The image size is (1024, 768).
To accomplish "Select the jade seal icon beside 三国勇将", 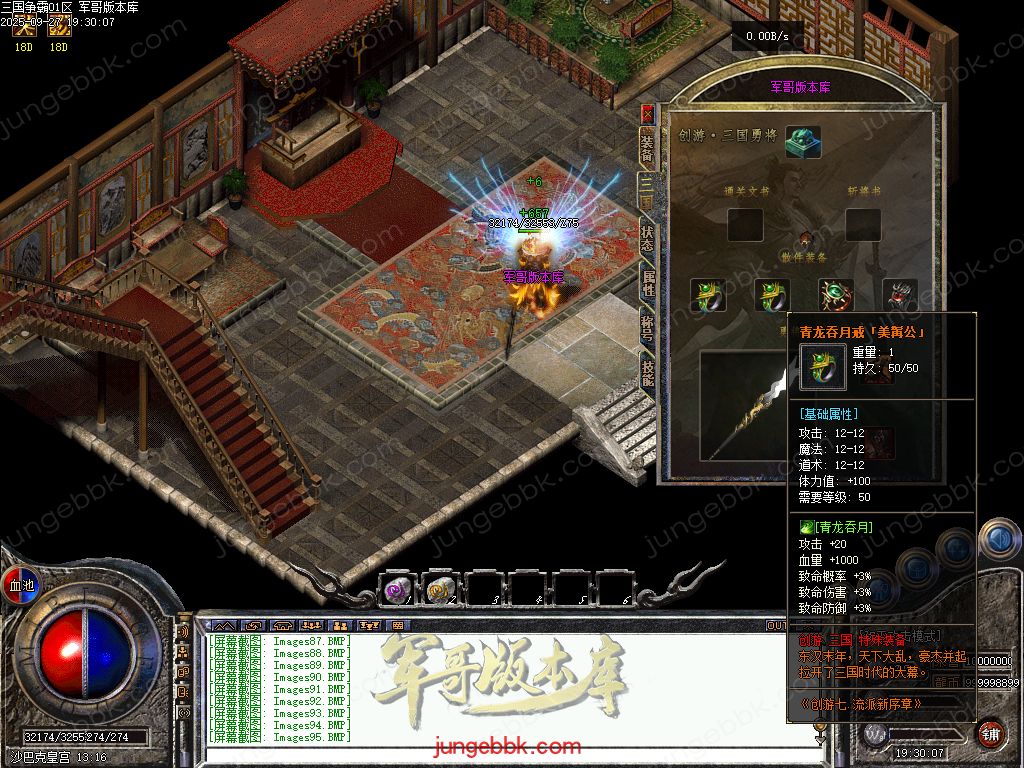I will click(x=802, y=141).
